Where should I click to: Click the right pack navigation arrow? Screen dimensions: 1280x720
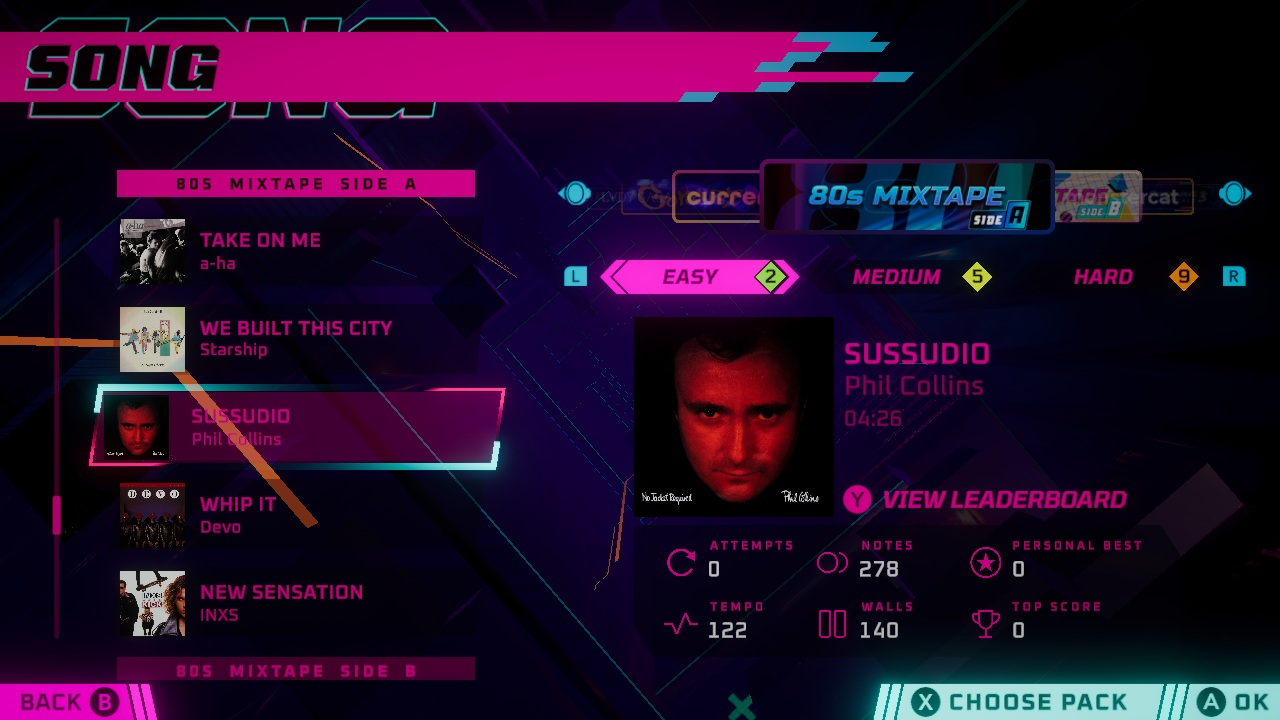[1235, 194]
